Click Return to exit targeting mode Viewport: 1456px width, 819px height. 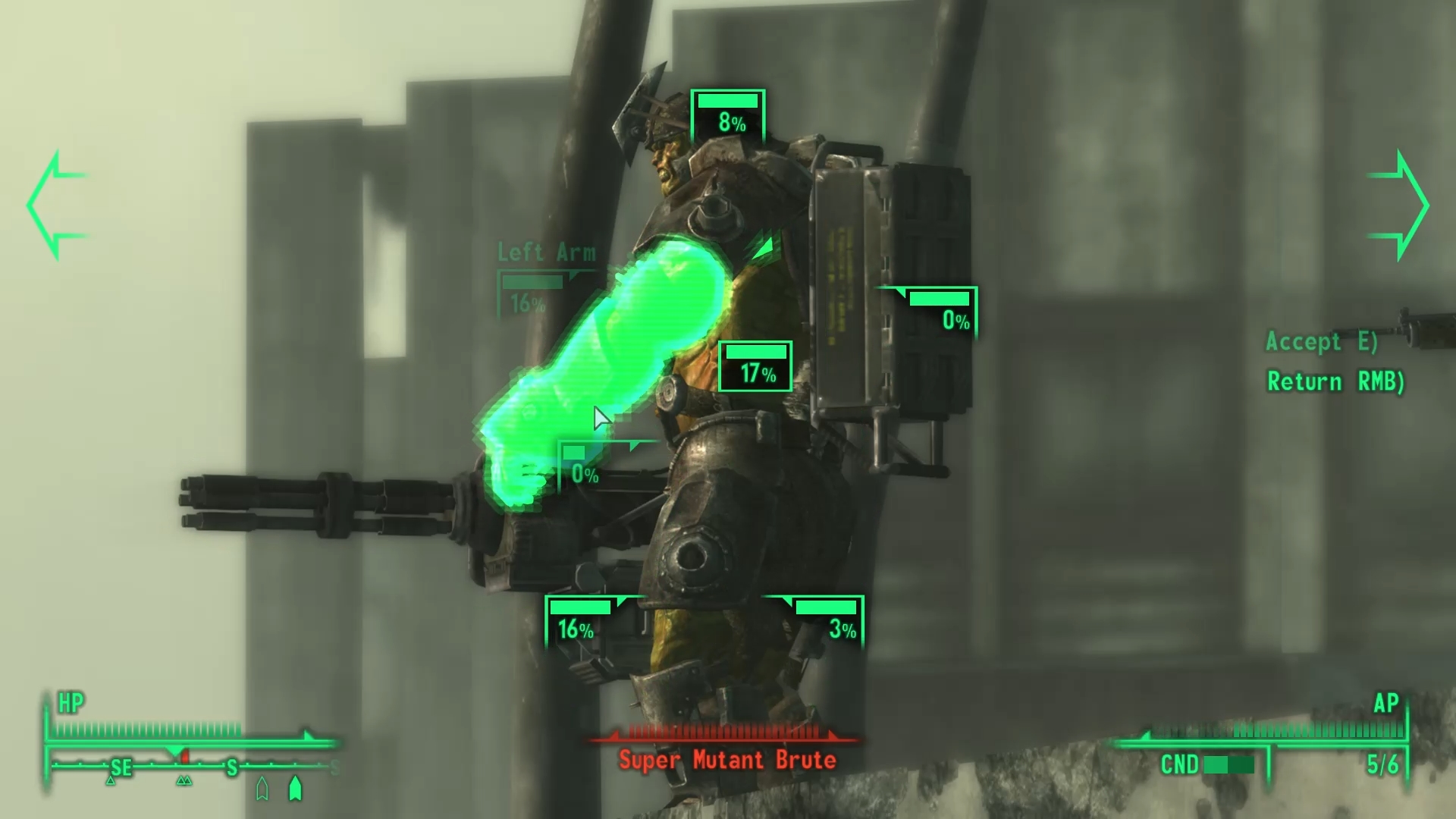(1335, 381)
